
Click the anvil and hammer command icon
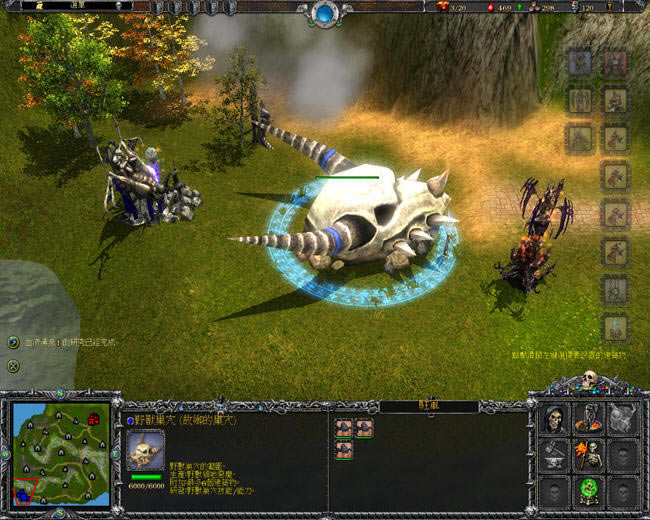point(555,455)
